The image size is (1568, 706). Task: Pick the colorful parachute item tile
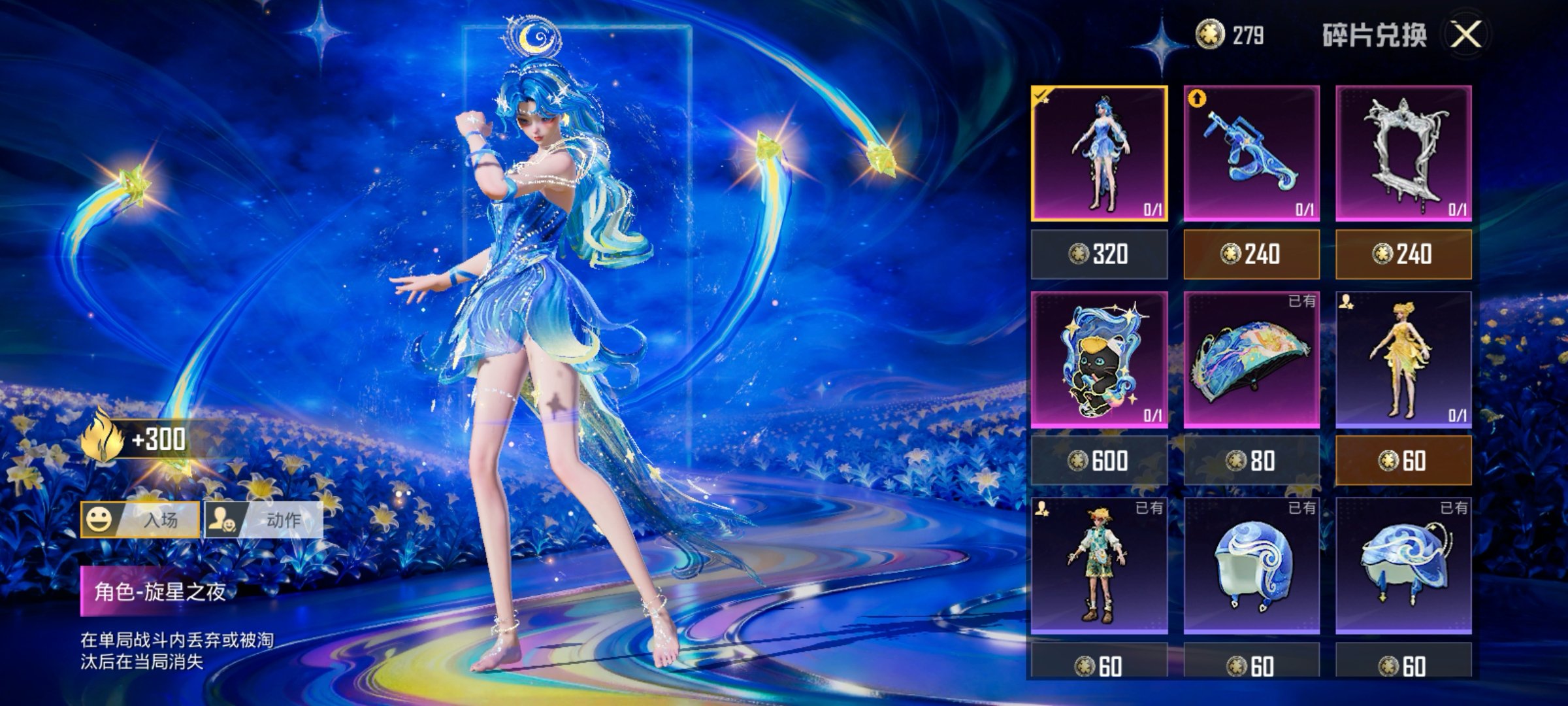point(1251,360)
